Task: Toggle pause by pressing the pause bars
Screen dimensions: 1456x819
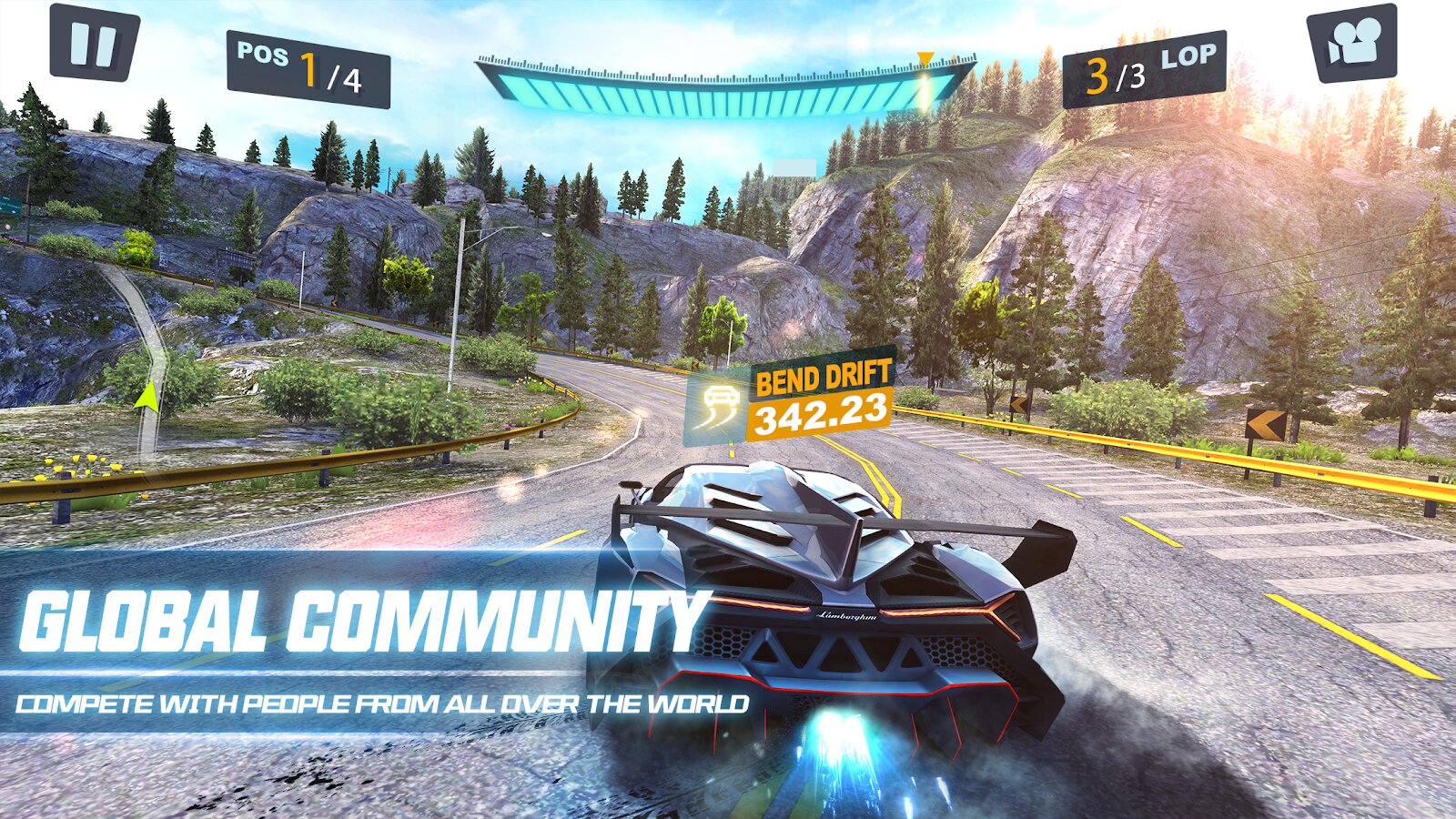Action: [94, 41]
